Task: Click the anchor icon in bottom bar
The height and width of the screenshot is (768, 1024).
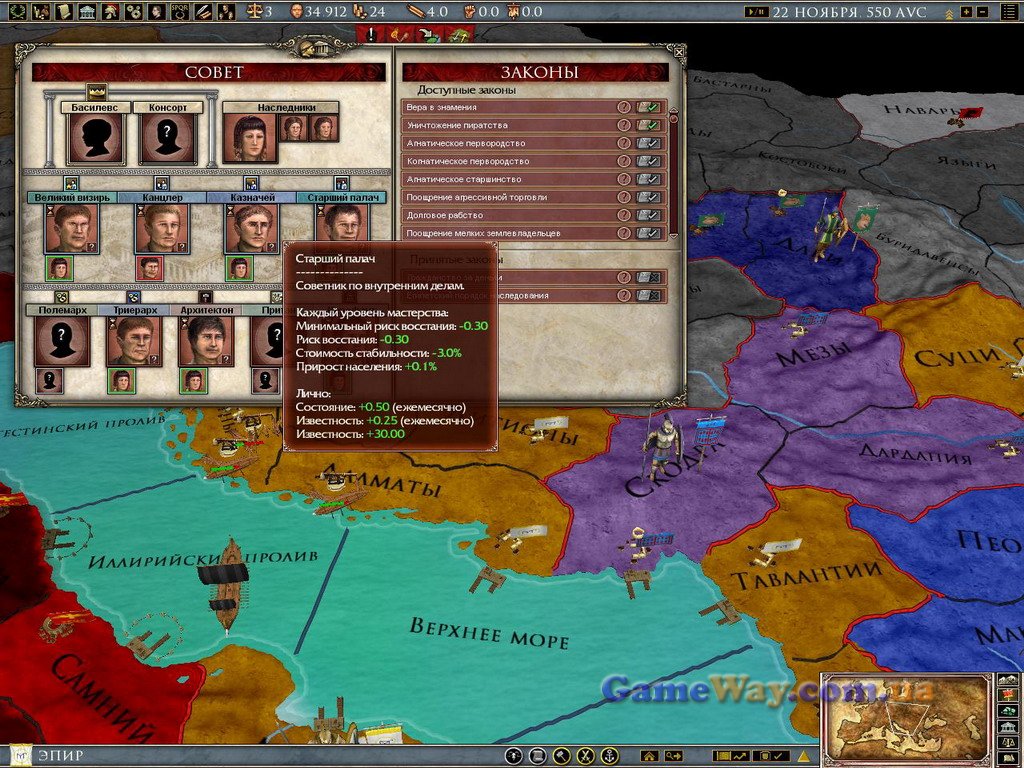Action: (x=609, y=756)
